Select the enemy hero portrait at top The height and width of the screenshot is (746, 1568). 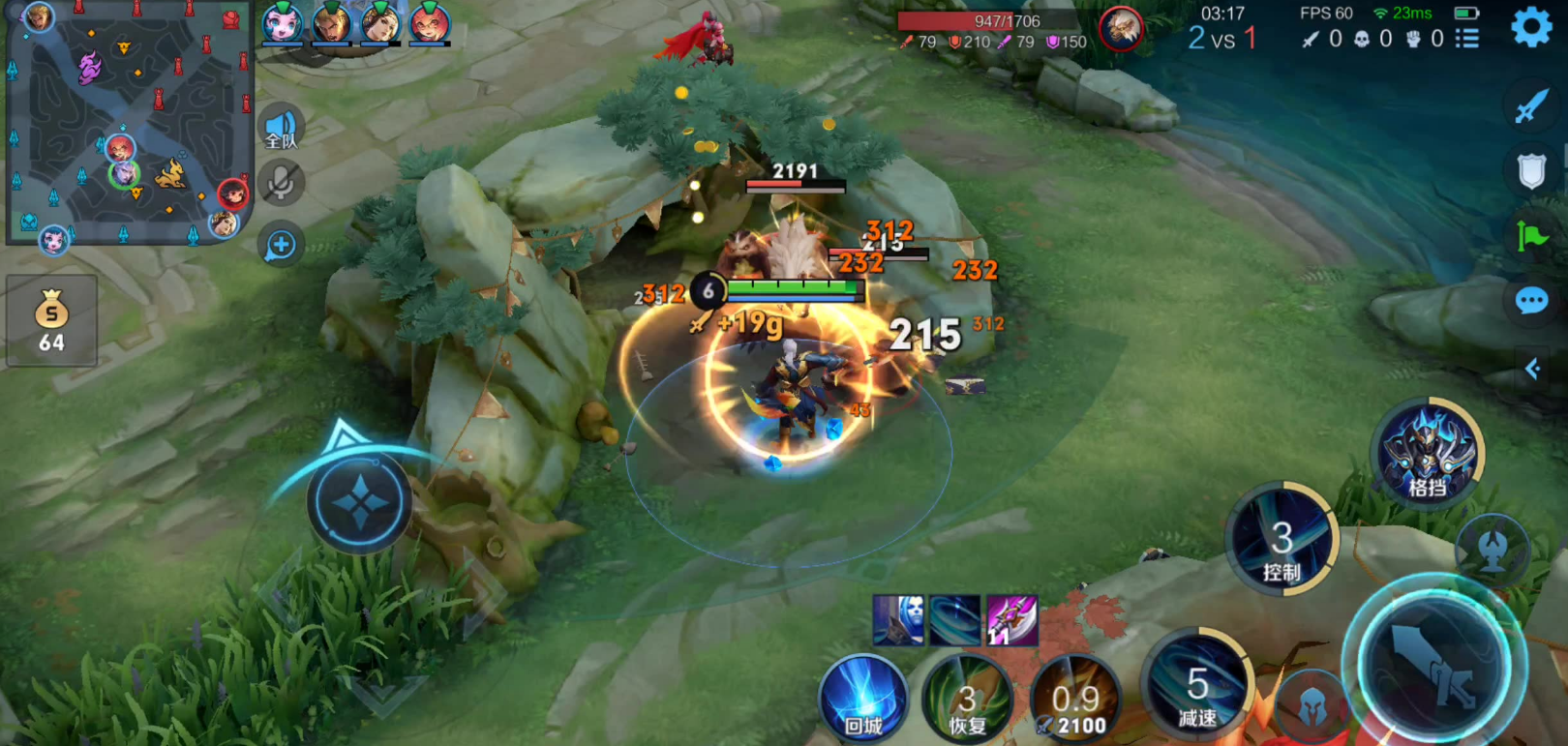tap(1121, 29)
